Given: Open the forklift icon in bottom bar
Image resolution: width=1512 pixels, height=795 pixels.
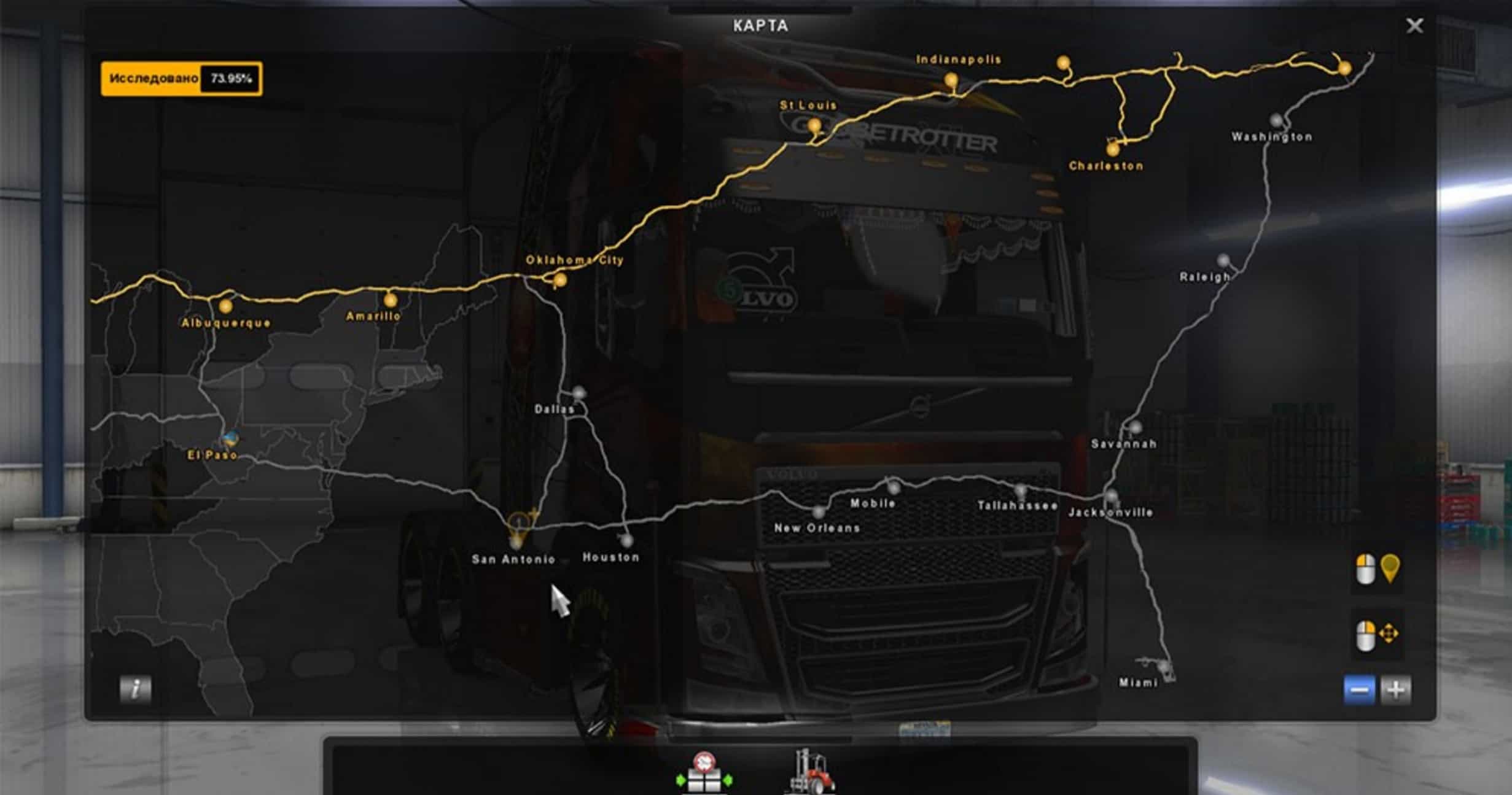Looking at the screenshot, I should tap(811, 771).
